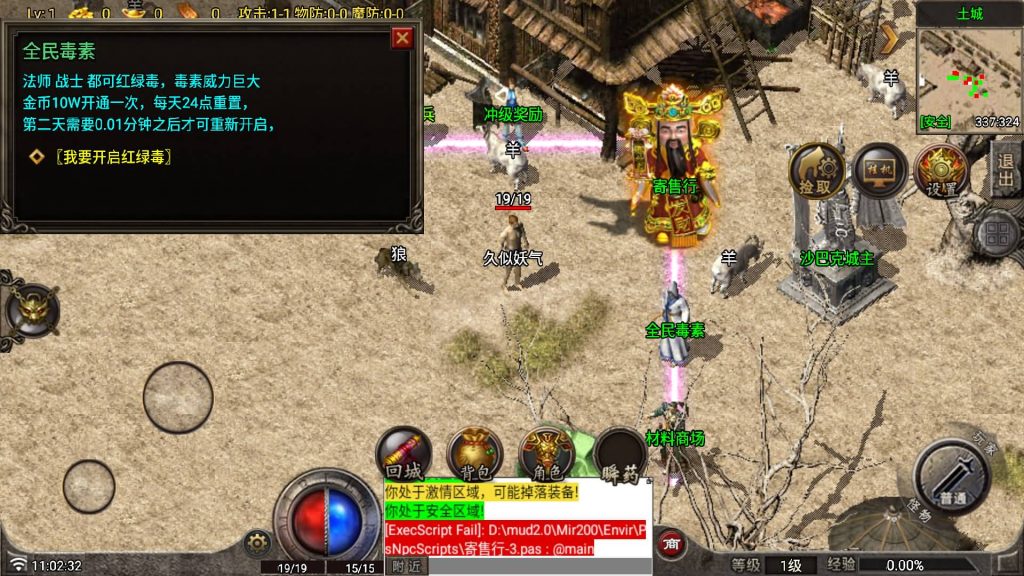
Task: Open the 设置 settings icon
Action: [941, 171]
